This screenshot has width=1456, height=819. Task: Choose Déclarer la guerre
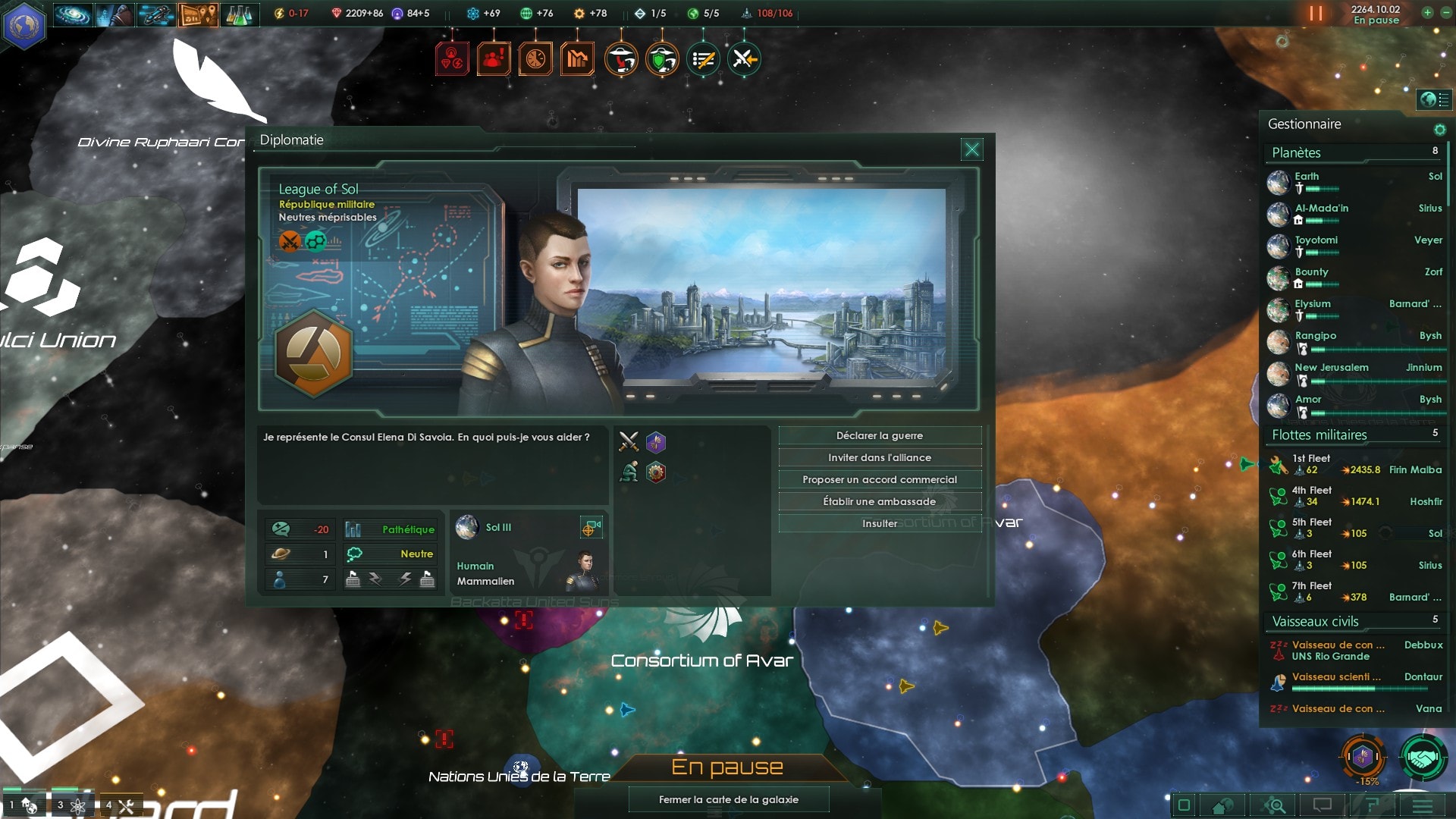pos(880,436)
